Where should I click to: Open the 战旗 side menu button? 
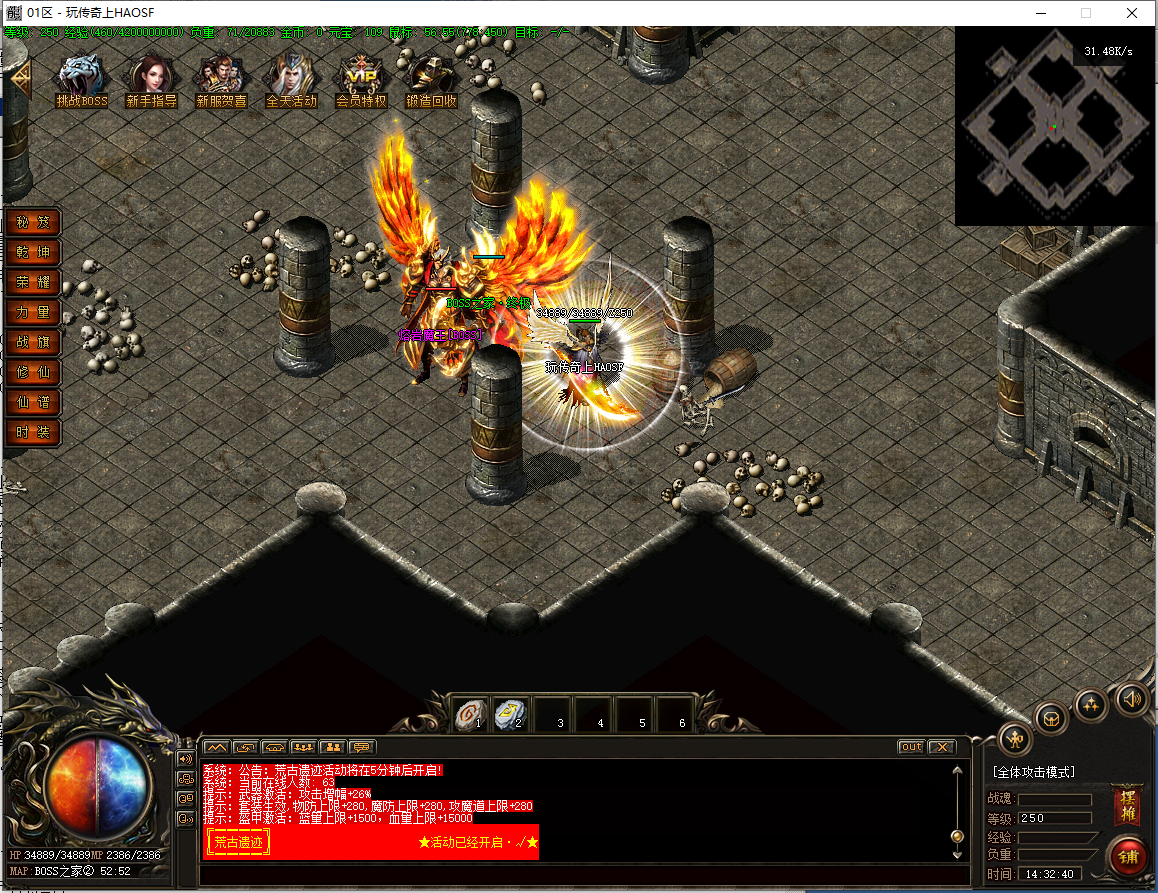point(33,342)
